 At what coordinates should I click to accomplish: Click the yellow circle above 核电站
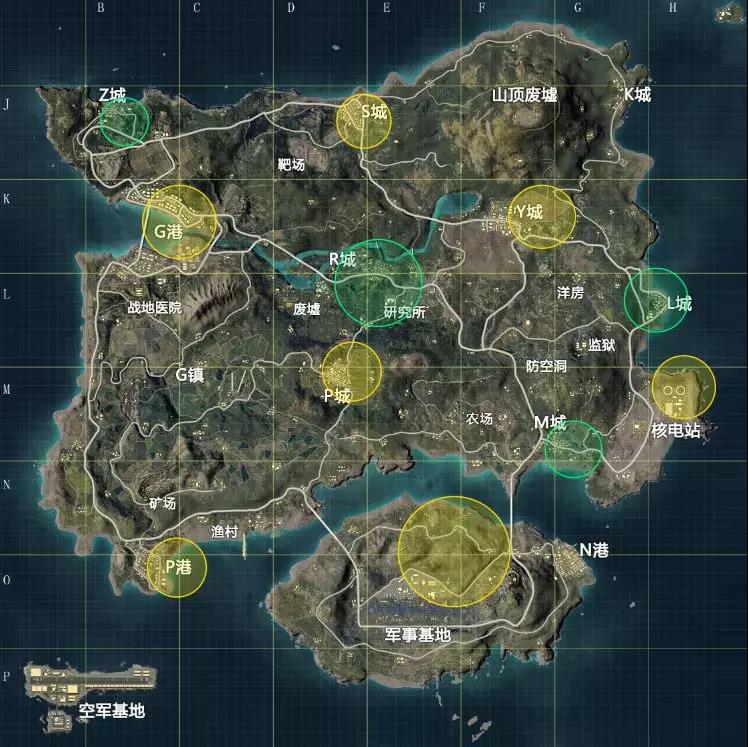point(684,388)
